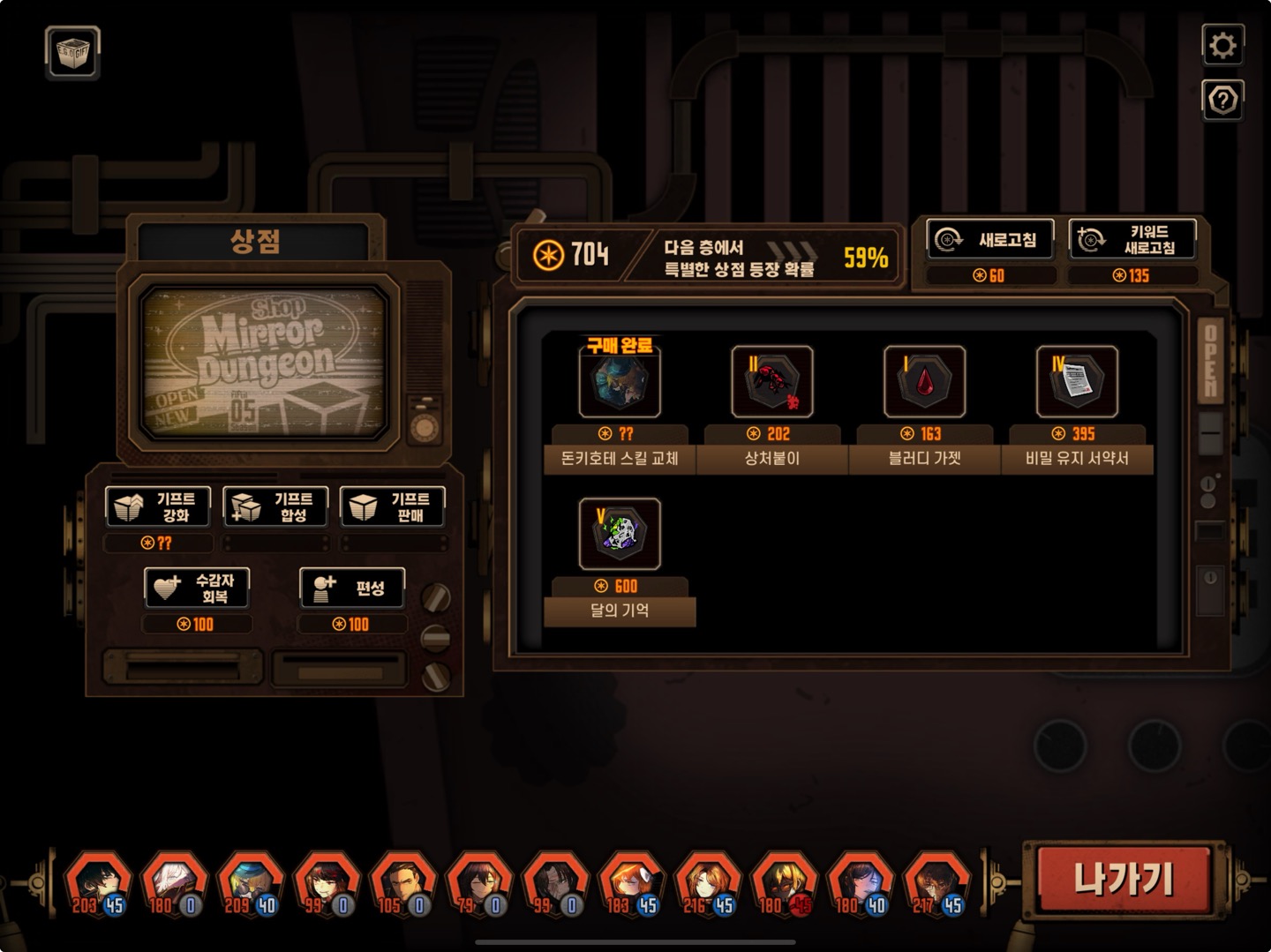The height and width of the screenshot is (952, 1271).
Task: Select the 달의 기억 gift for 600
Action: [x=620, y=534]
